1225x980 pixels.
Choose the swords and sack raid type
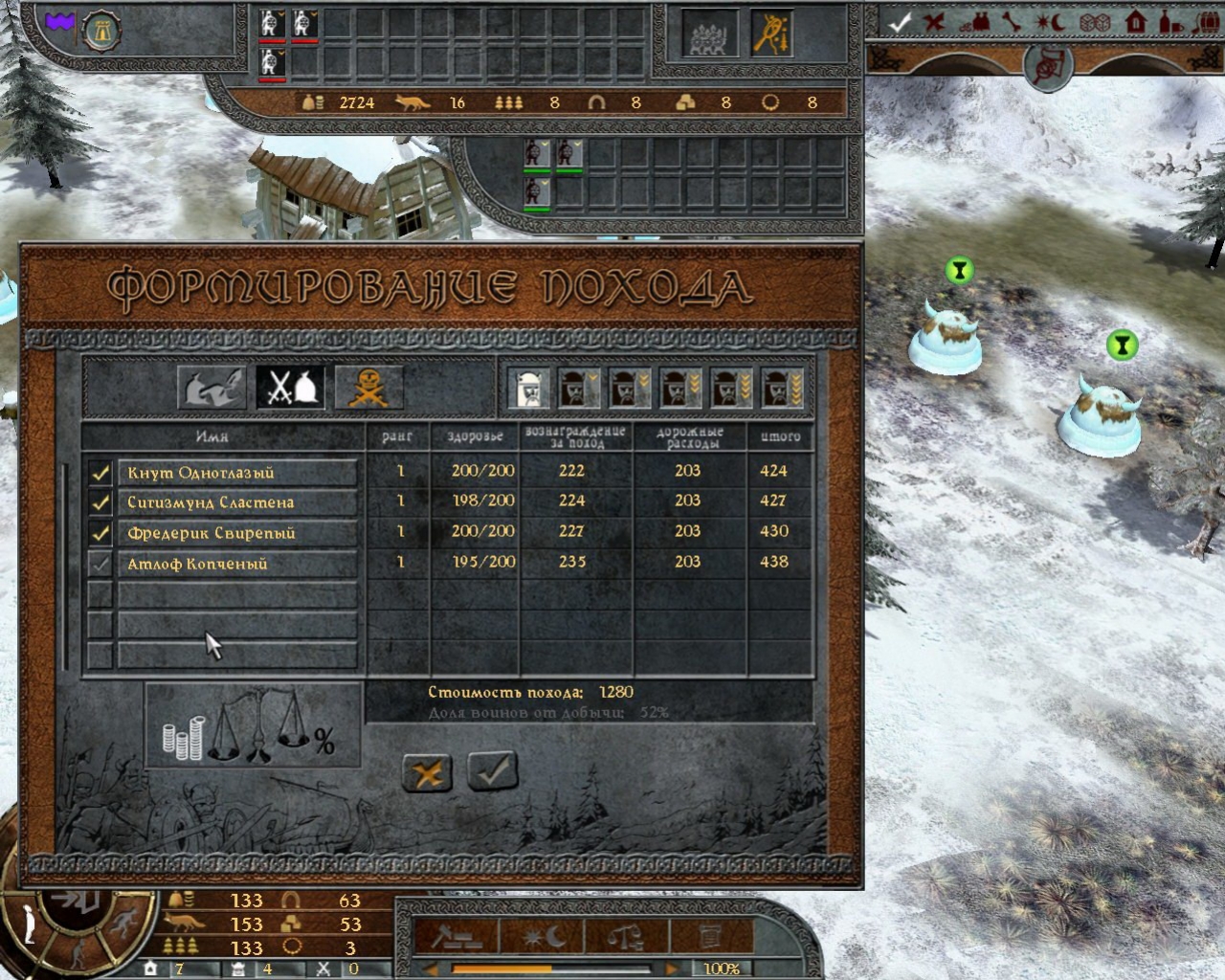click(290, 388)
